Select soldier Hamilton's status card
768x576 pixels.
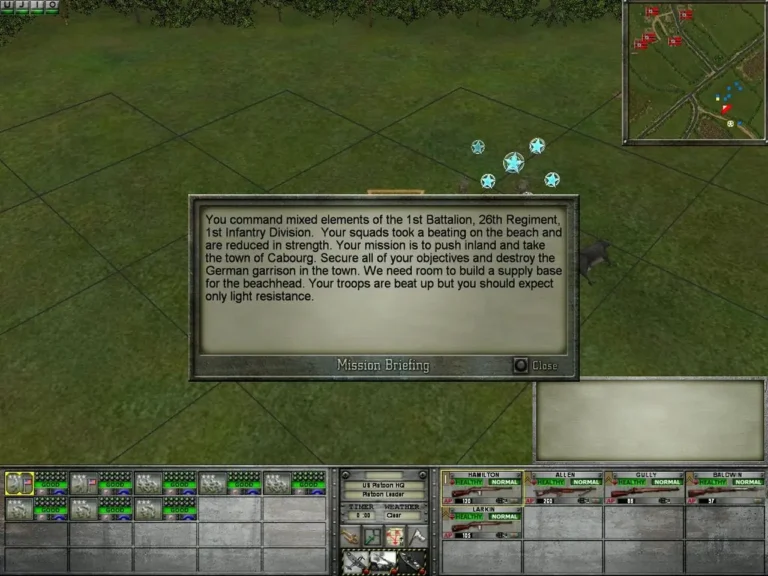(483, 487)
